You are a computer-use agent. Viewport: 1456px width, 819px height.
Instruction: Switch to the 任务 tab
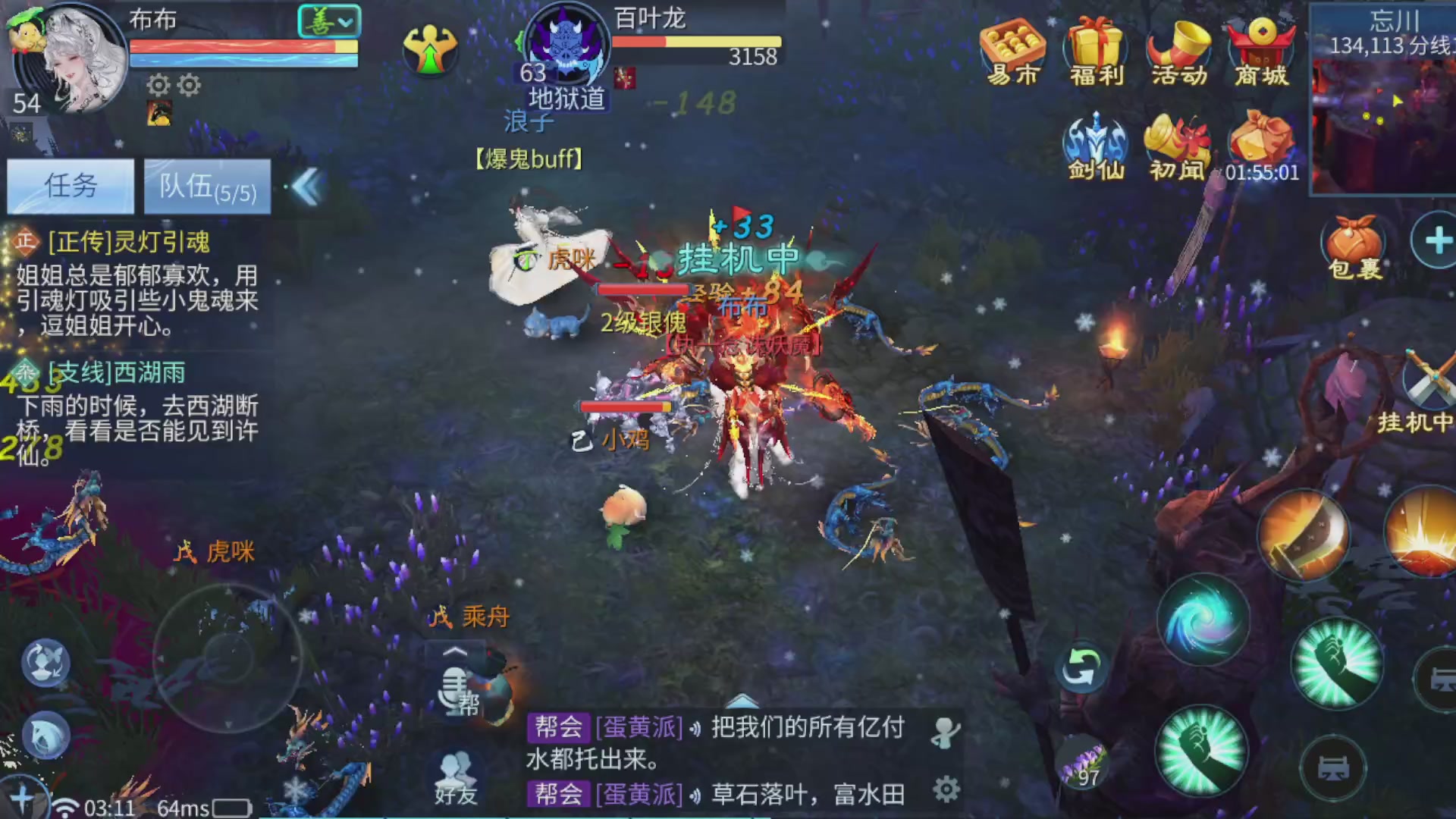coord(69,184)
